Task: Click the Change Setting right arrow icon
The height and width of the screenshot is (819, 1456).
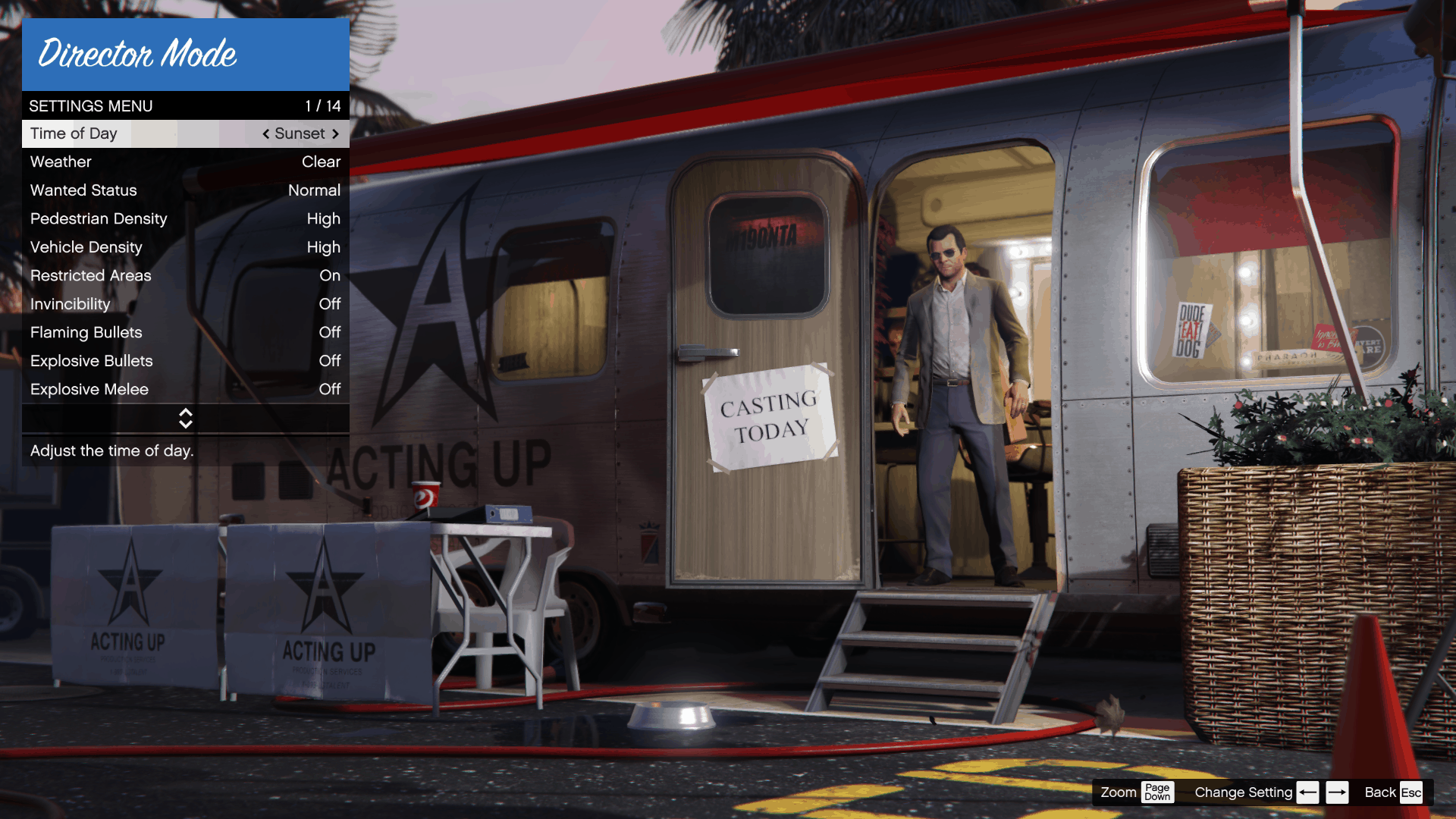Action: click(x=1338, y=792)
